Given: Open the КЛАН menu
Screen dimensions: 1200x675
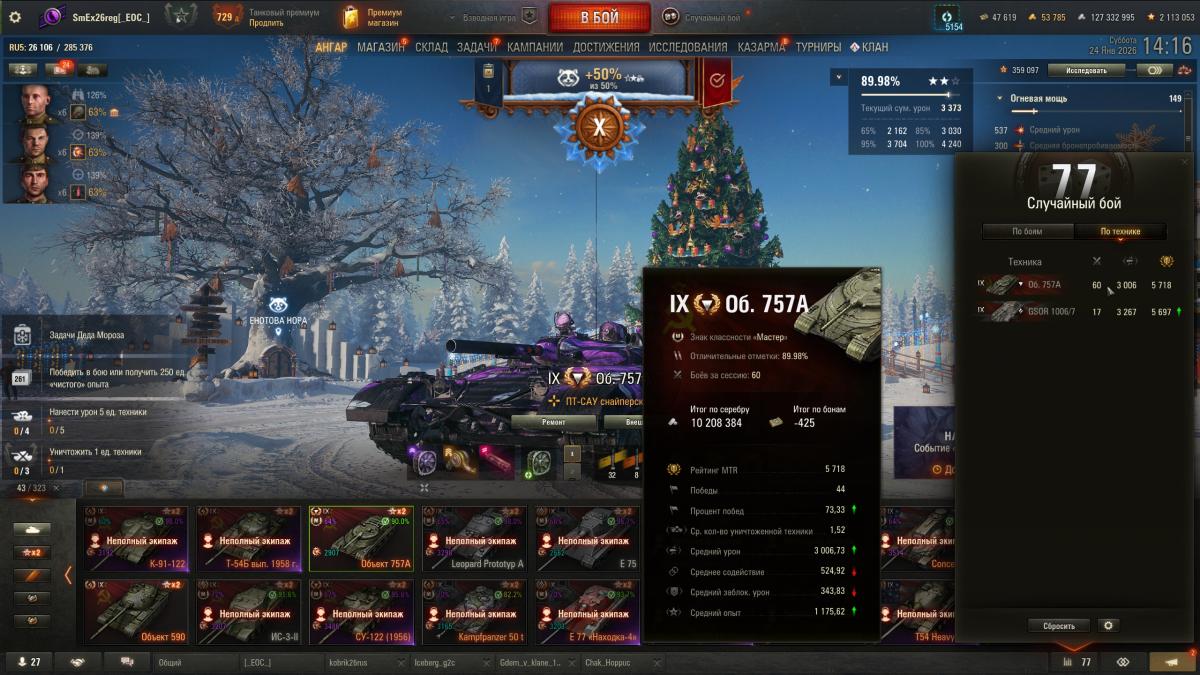Looking at the screenshot, I should point(870,47).
